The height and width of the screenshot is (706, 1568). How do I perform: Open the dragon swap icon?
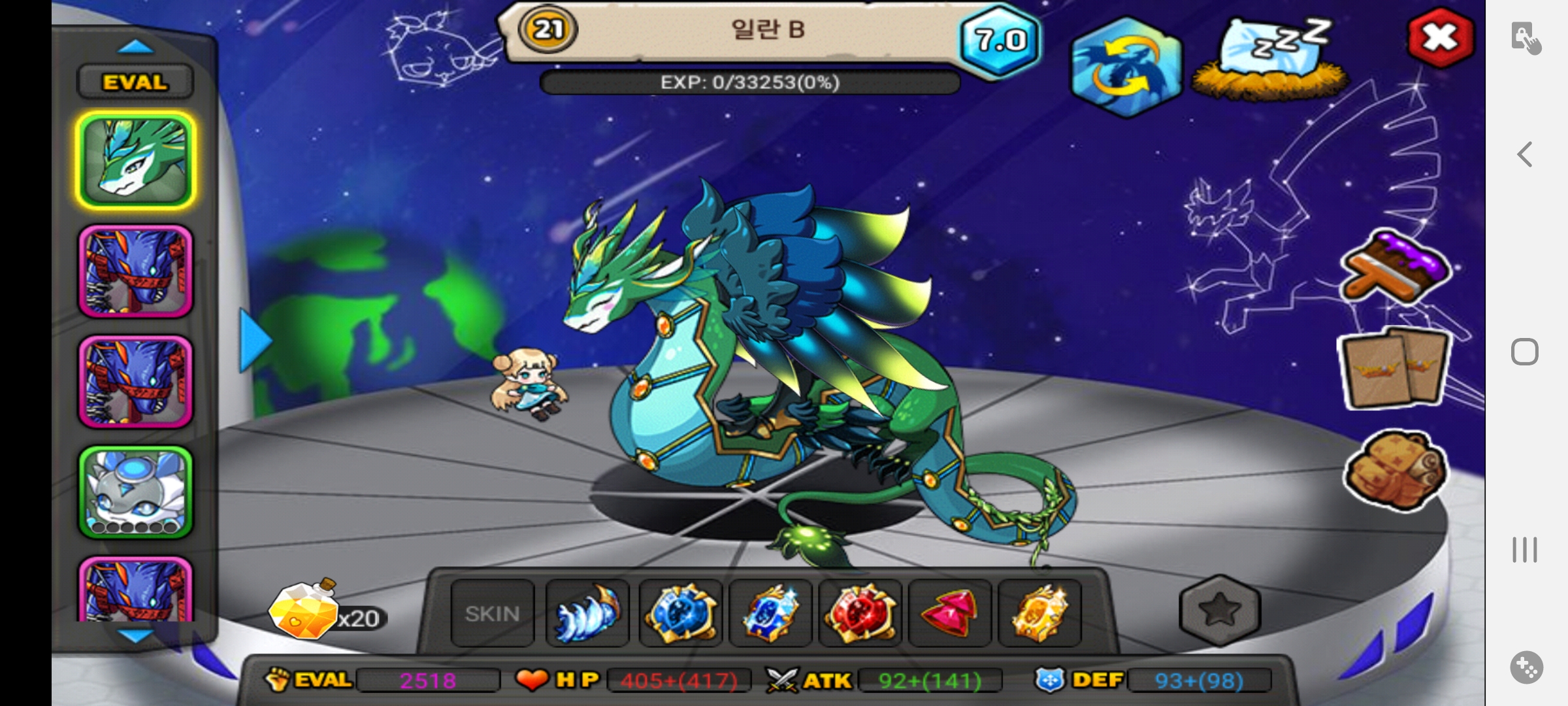coord(1126,67)
